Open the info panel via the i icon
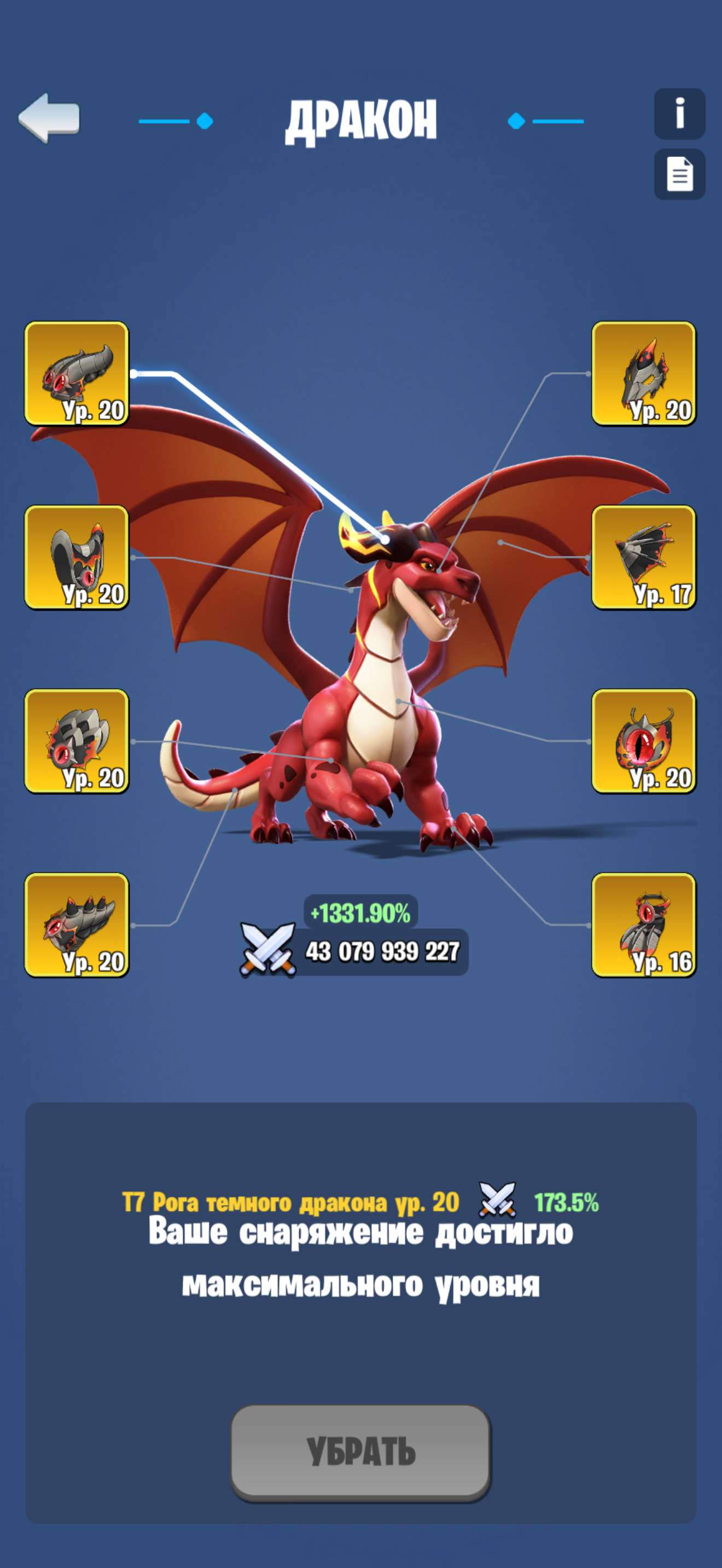722x1568 pixels. point(678,113)
